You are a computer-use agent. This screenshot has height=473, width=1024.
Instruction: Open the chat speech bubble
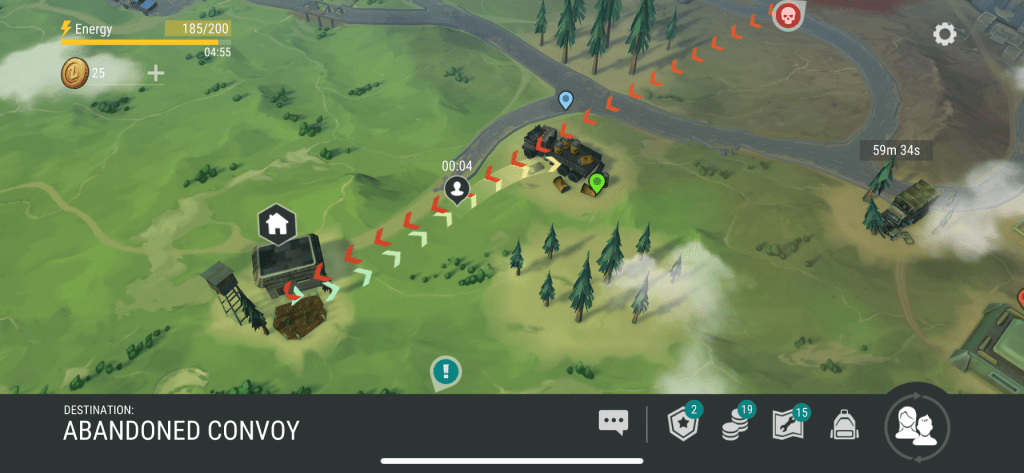[x=613, y=422]
